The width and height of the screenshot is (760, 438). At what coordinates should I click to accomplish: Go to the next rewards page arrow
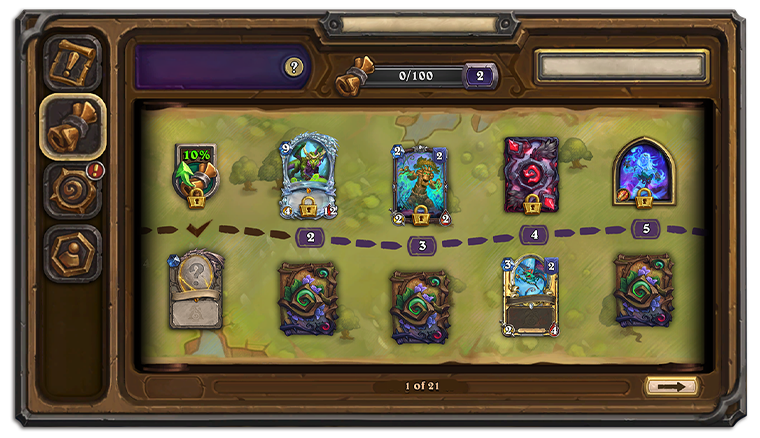click(x=671, y=385)
